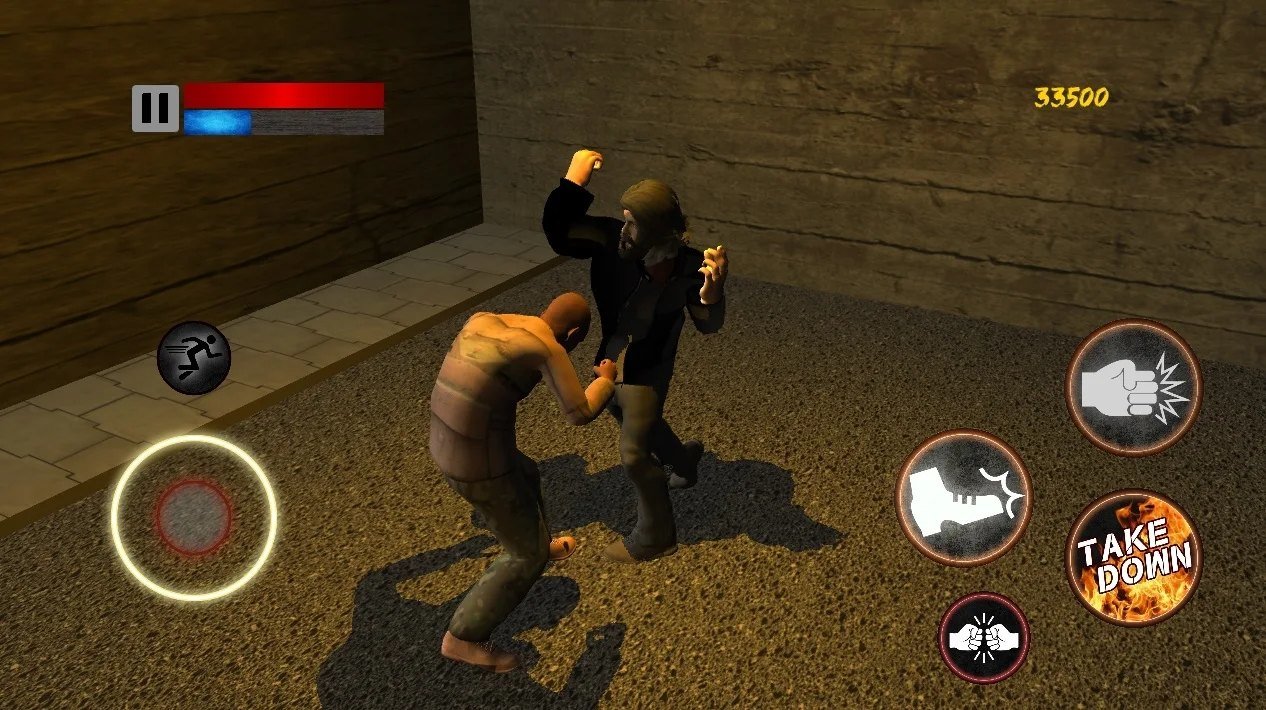Tap the sprint running-man icon
1266x710 pixels.
(x=194, y=357)
